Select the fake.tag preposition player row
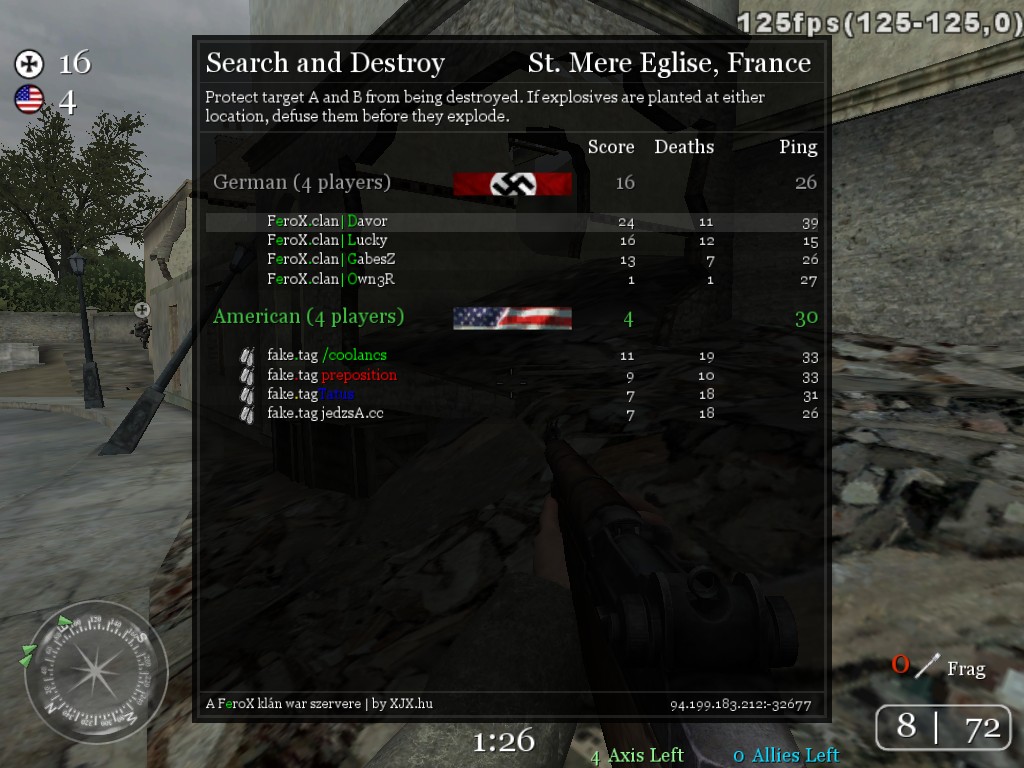The width and height of the screenshot is (1024, 768). [x=331, y=375]
